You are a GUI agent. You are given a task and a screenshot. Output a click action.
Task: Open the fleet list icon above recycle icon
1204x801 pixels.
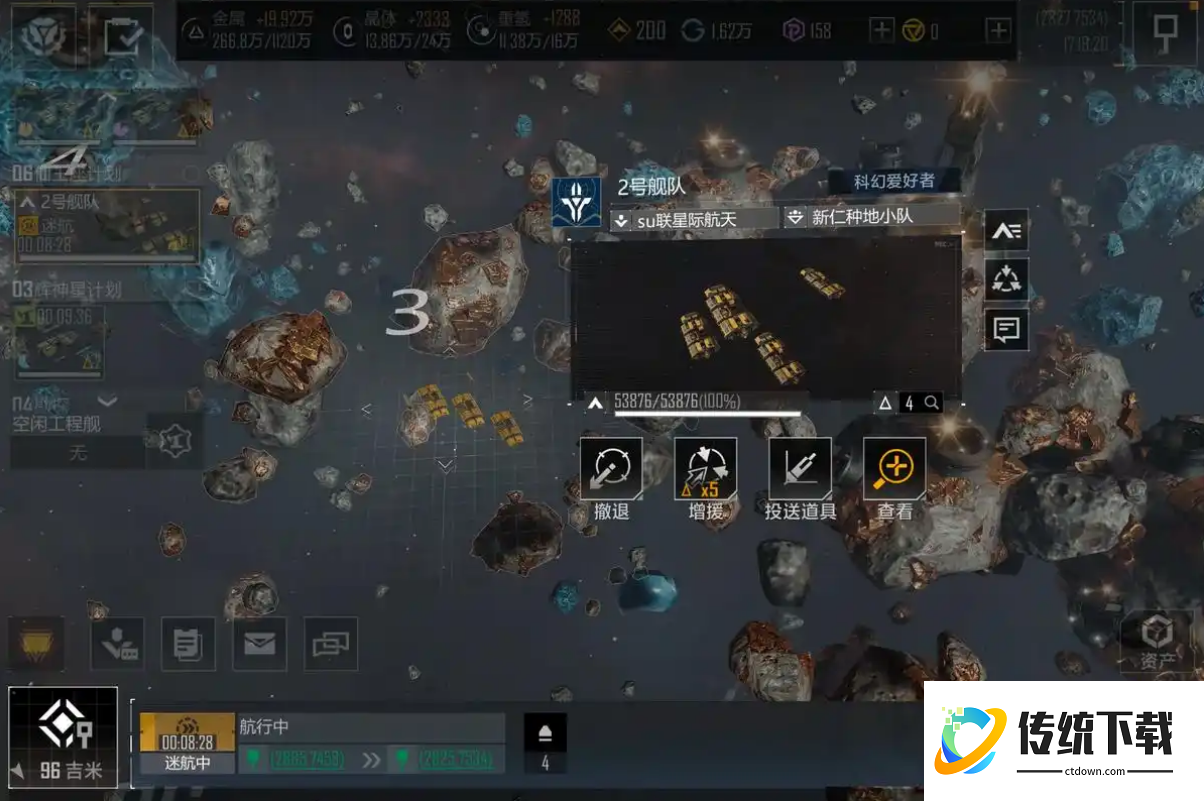pos(1006,231)
